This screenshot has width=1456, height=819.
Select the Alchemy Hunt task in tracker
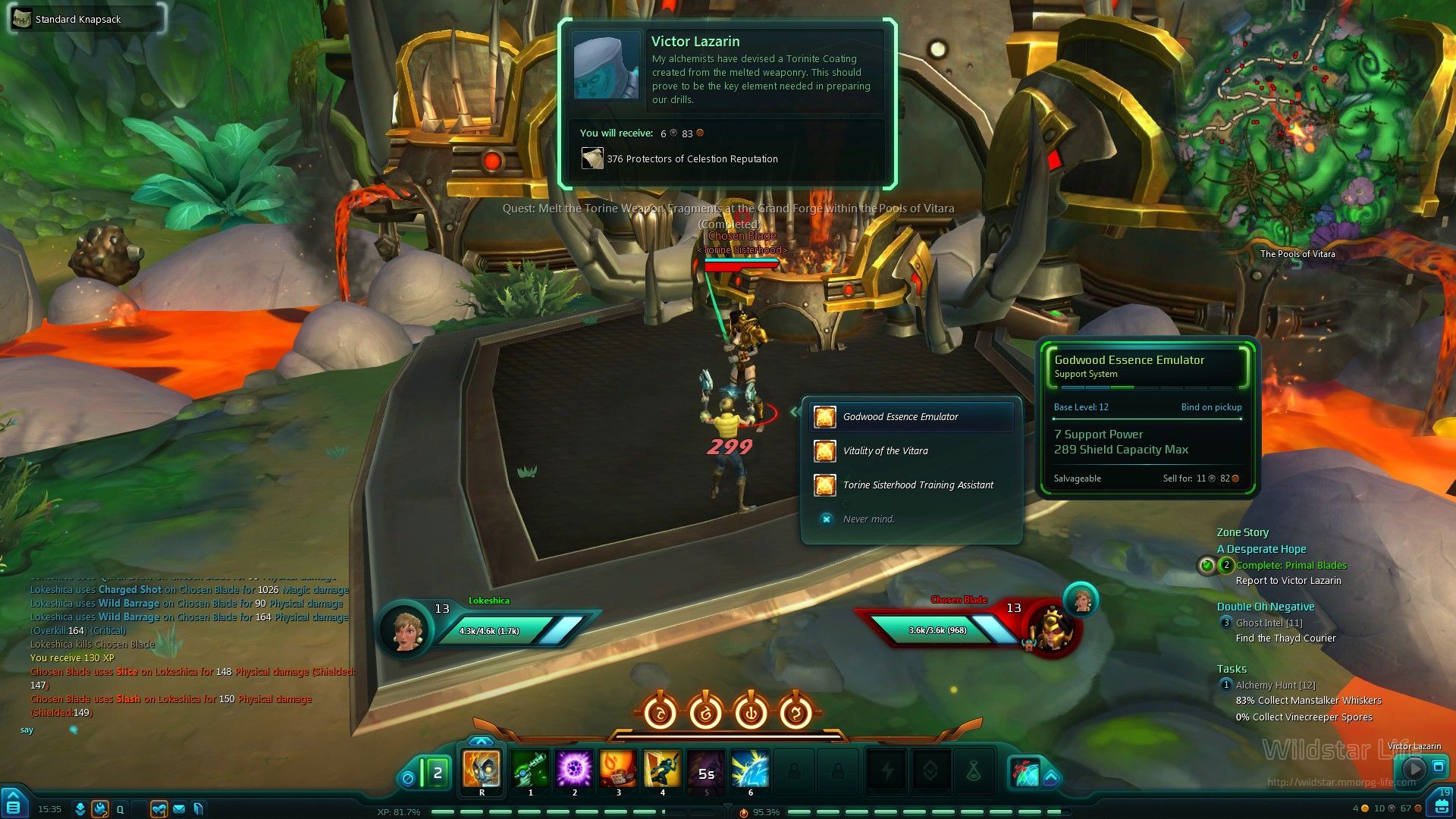1275,686
